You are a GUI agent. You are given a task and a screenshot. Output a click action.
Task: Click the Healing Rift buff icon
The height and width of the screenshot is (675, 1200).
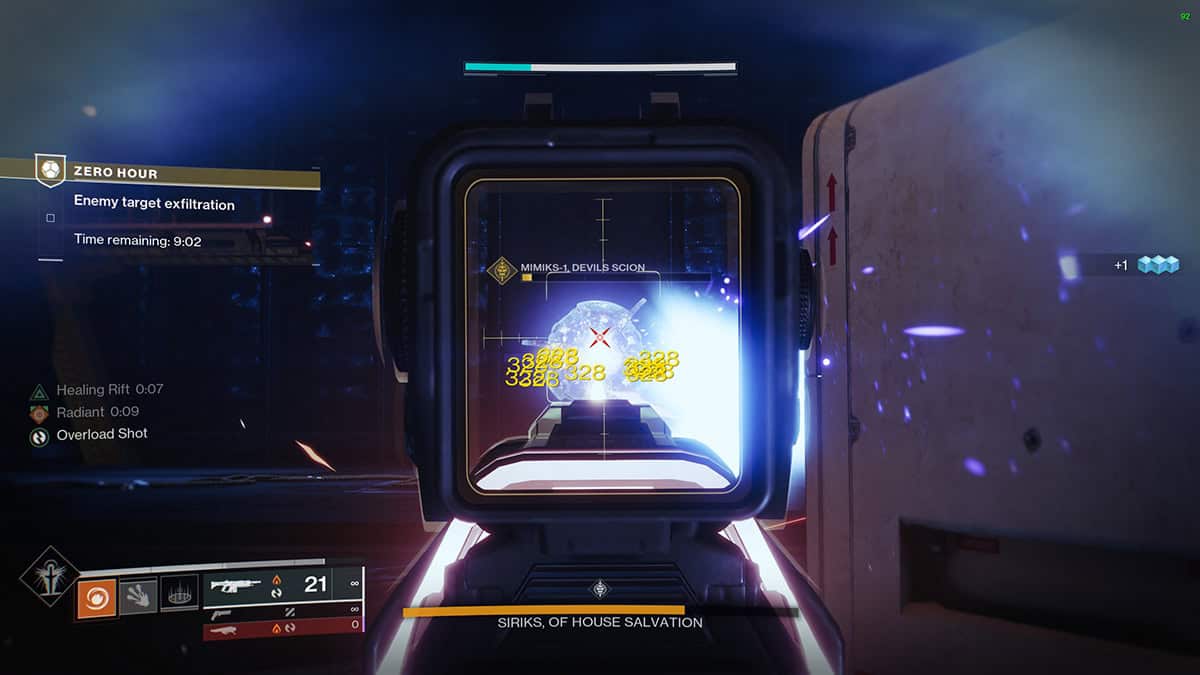(39, 391)
